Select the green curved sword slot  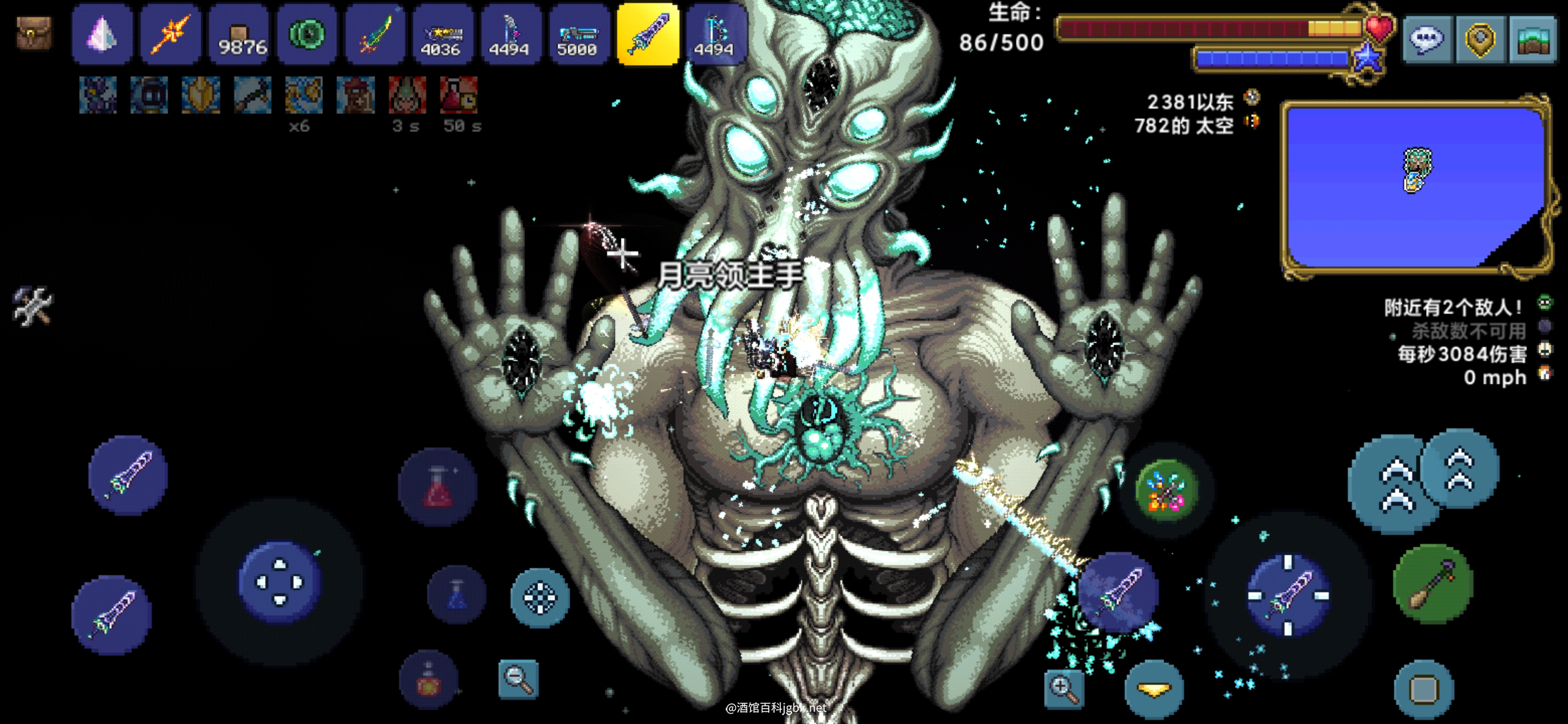click(x=376, y=34)
